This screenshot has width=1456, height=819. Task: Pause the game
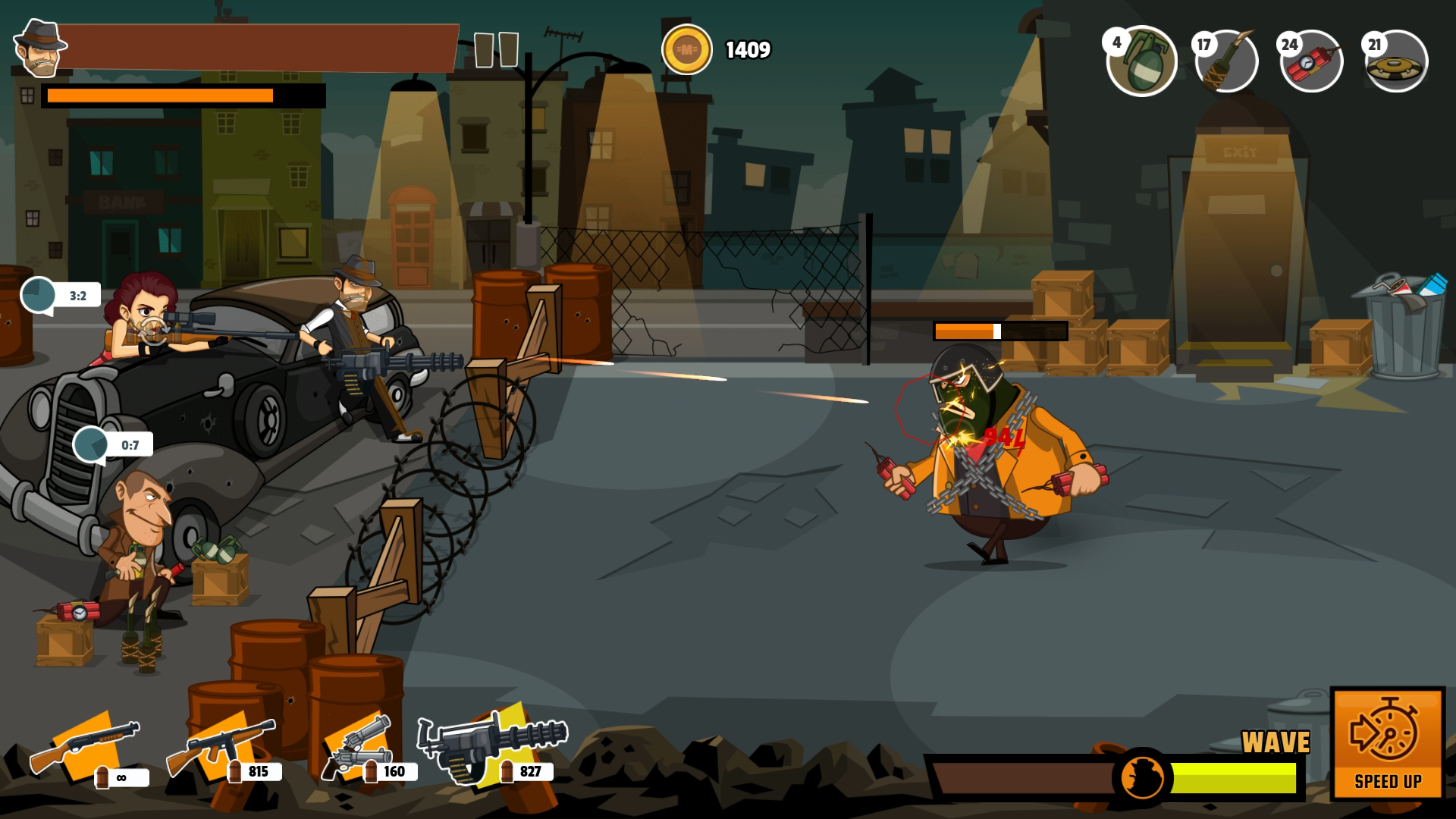point(496,50)
